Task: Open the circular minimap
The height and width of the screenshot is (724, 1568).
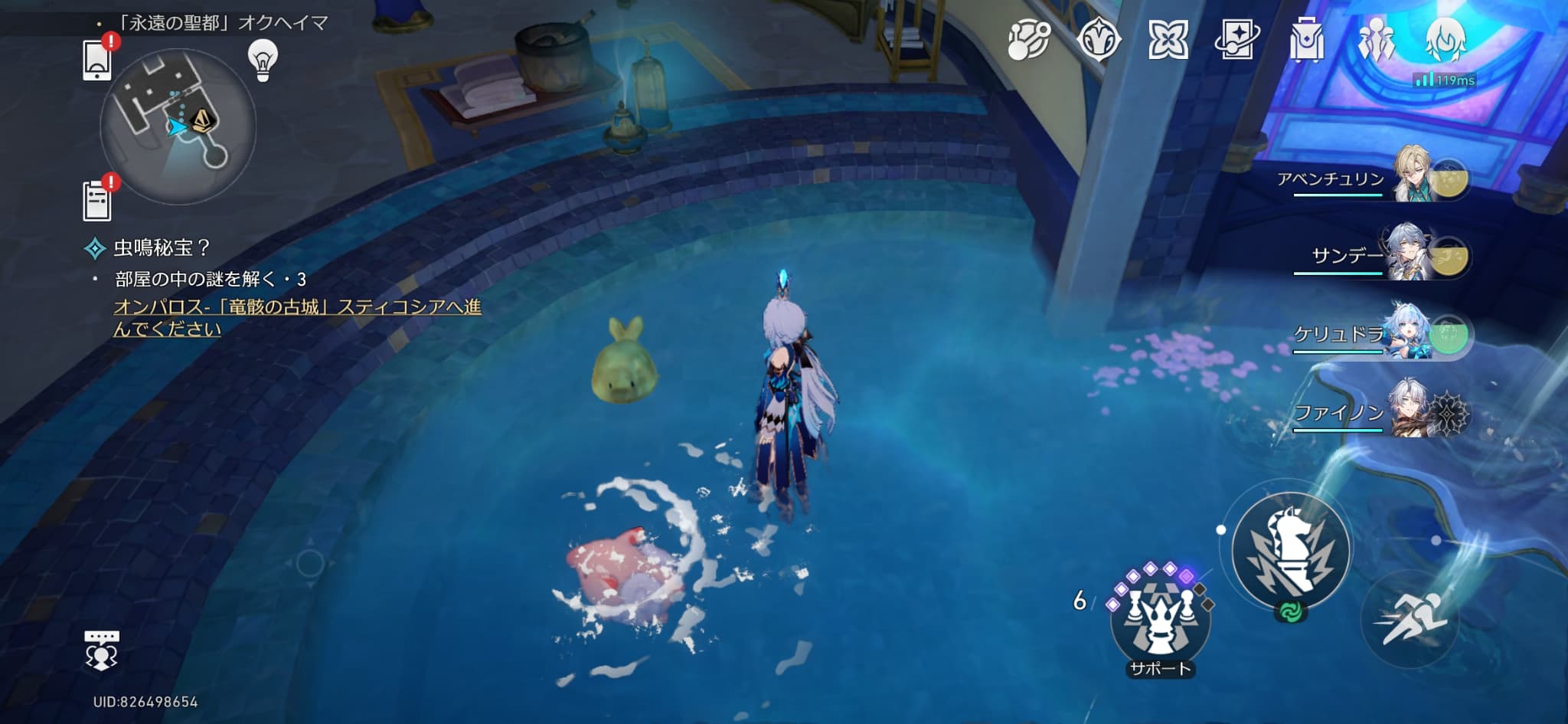Action: (x=178, y=126)
